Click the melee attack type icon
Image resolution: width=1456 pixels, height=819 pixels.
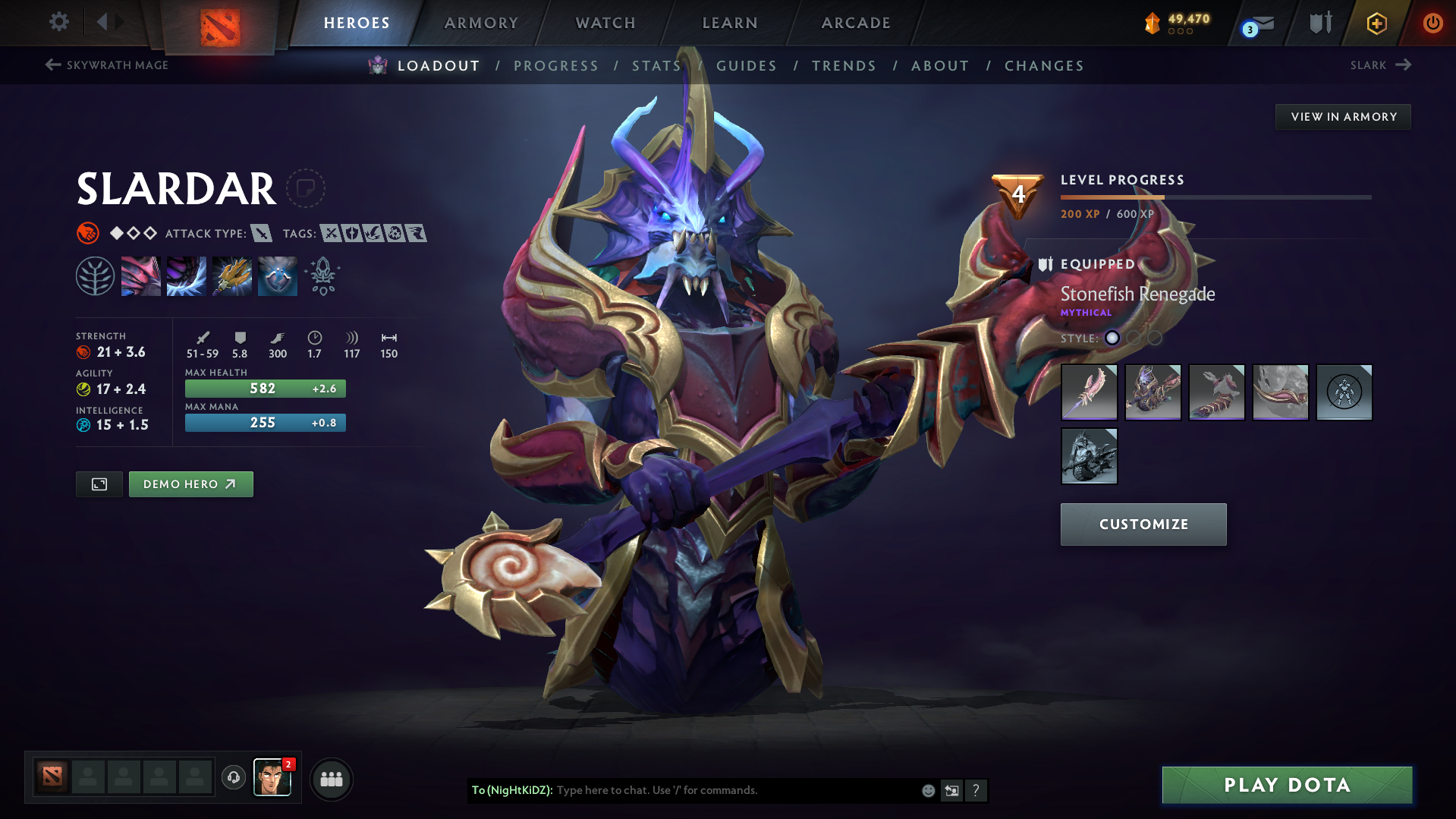pyautogui.click(x=262, y=234)
